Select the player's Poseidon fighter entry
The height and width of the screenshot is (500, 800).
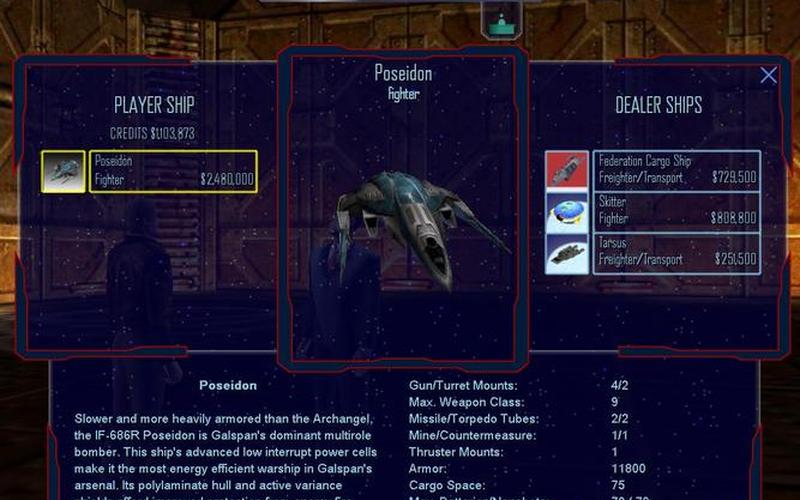tap(174, 171)
